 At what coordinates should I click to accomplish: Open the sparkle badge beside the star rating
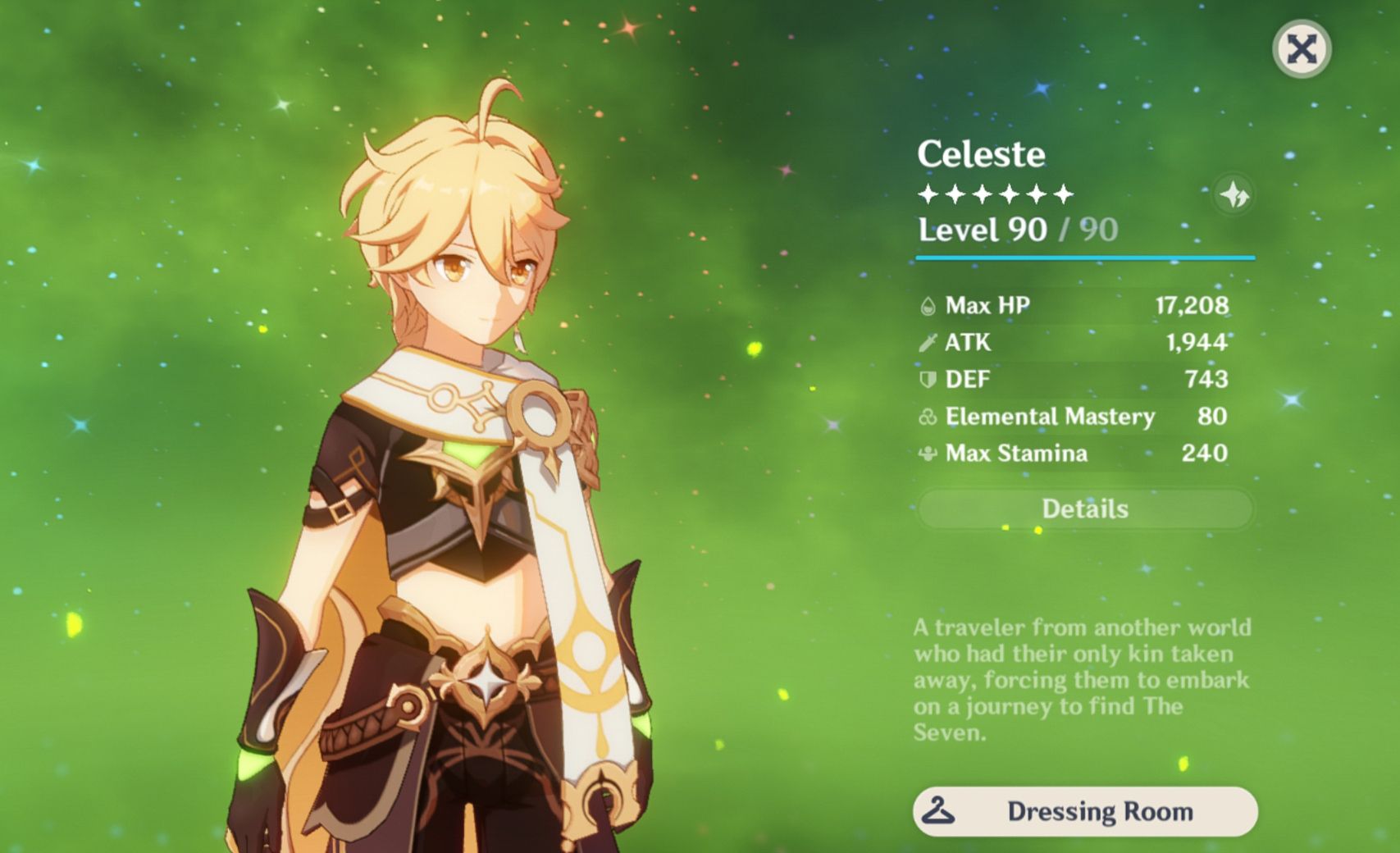coord(1235,194)
